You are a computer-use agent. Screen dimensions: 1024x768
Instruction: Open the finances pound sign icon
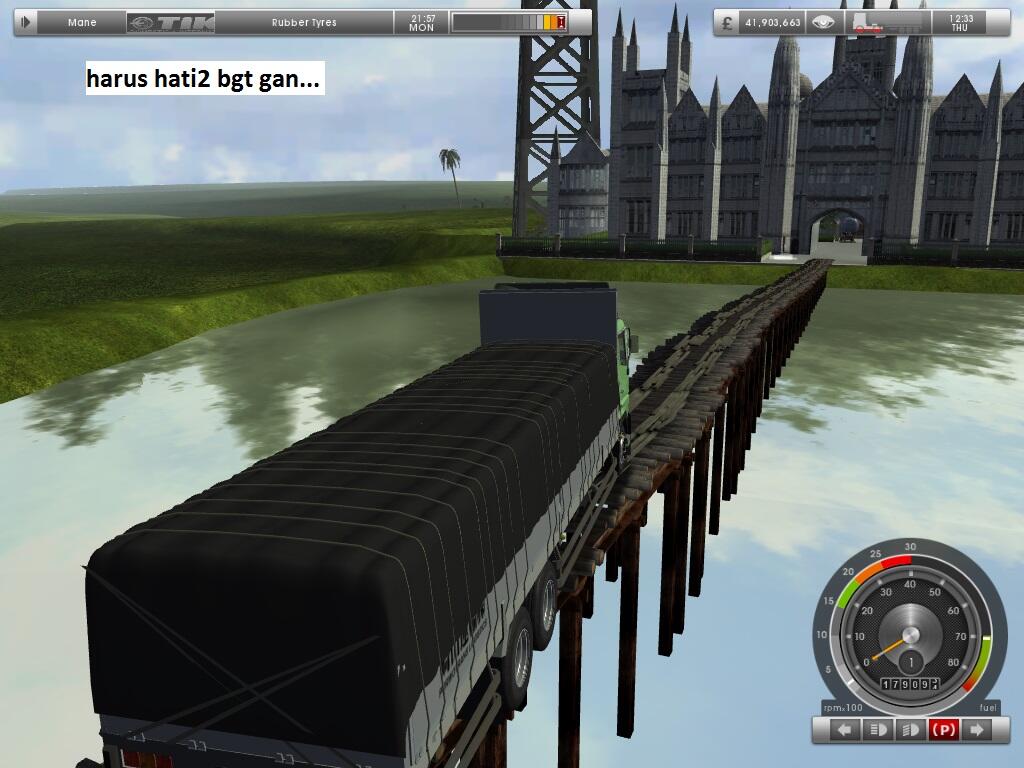tap(726, 22)
